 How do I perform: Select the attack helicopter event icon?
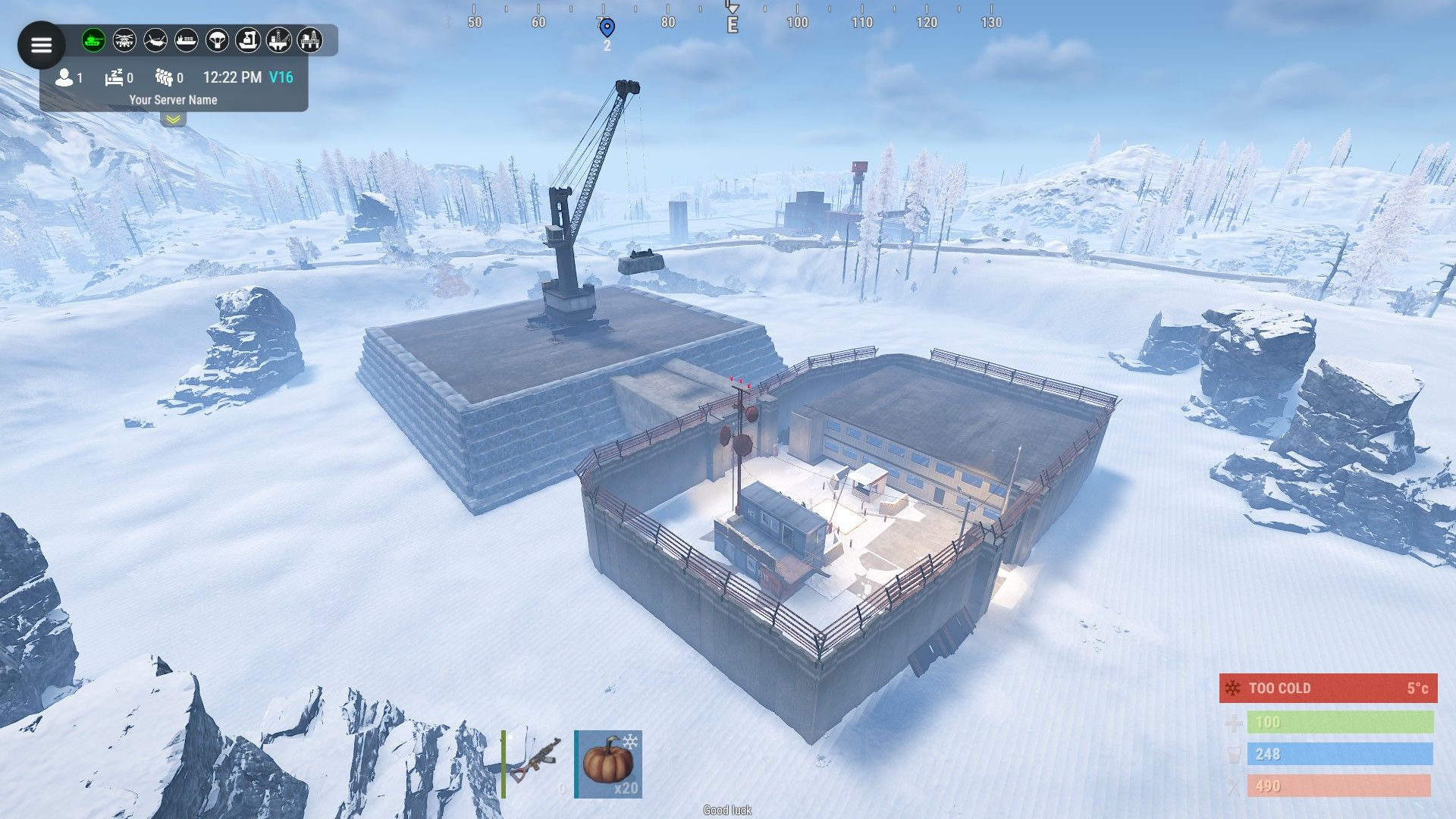124,40
